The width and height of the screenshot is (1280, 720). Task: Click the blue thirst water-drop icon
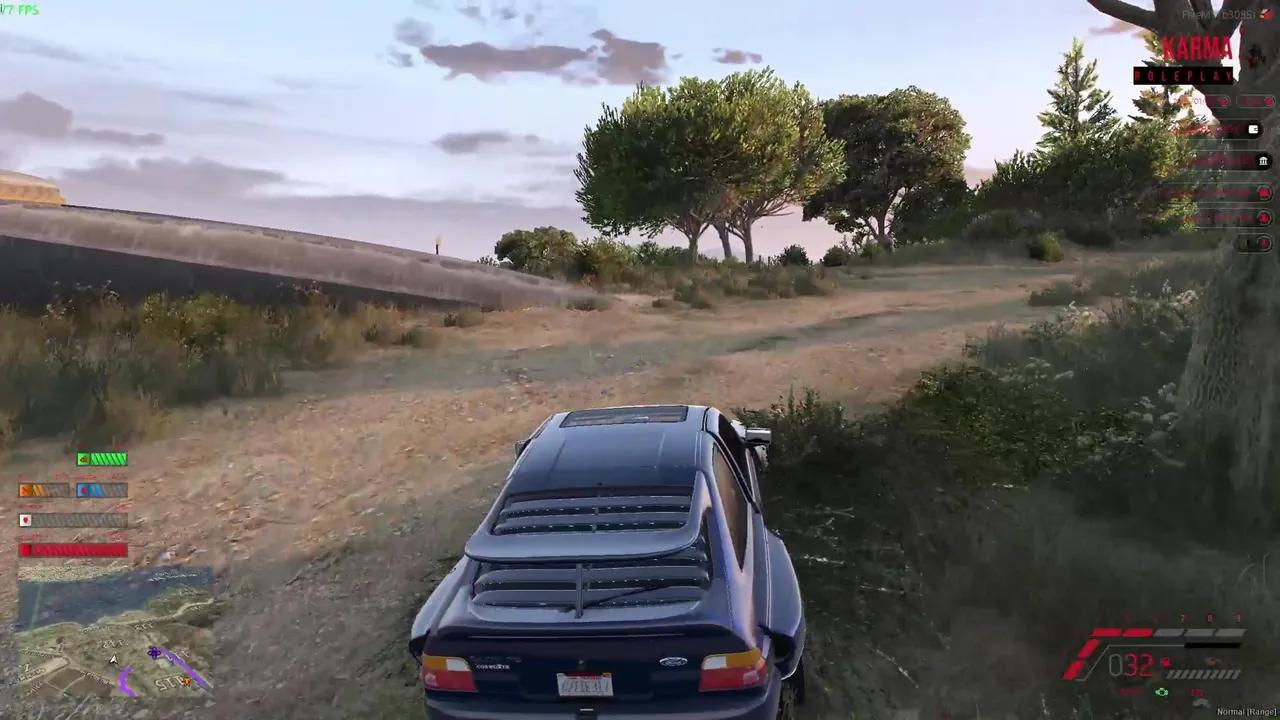tap(84, 490)
